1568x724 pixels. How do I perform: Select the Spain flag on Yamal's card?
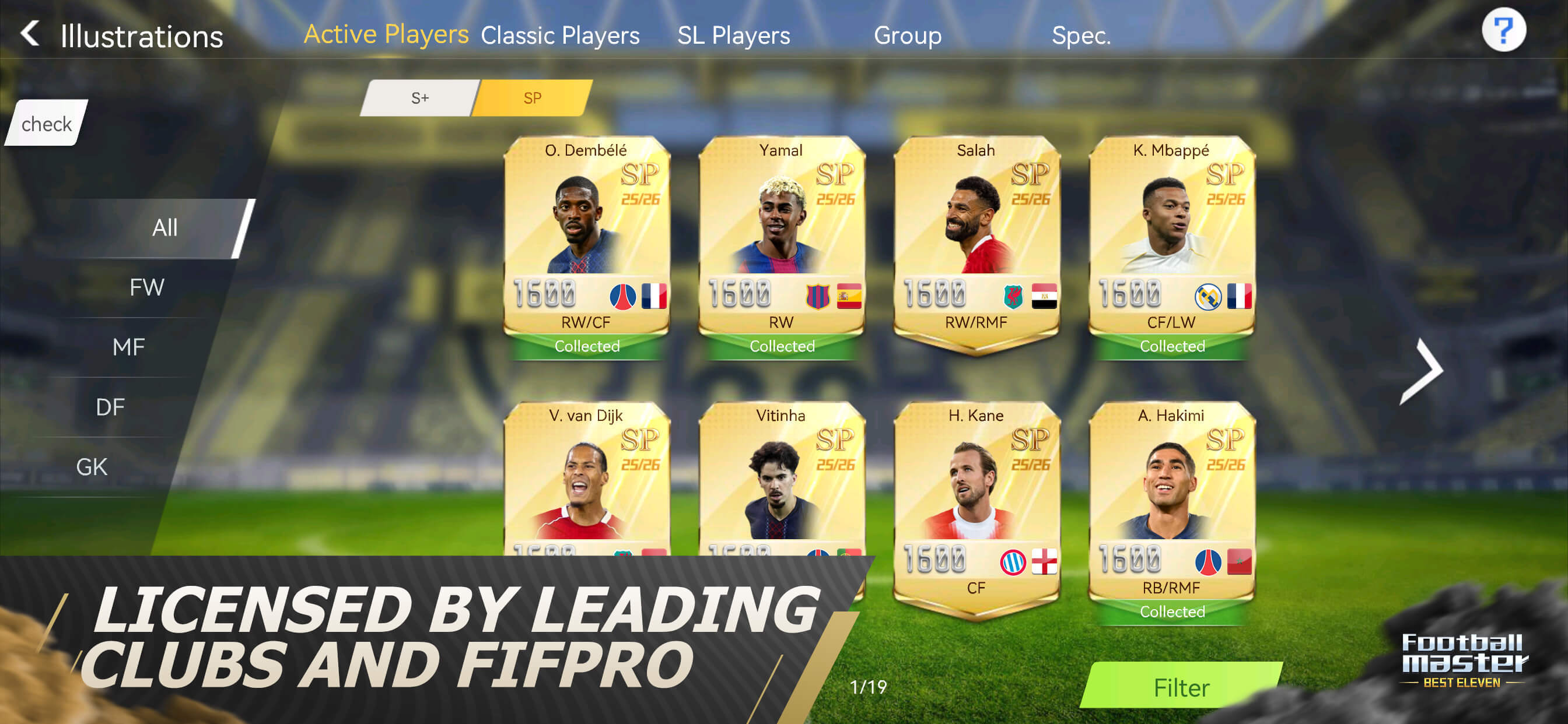849,296
